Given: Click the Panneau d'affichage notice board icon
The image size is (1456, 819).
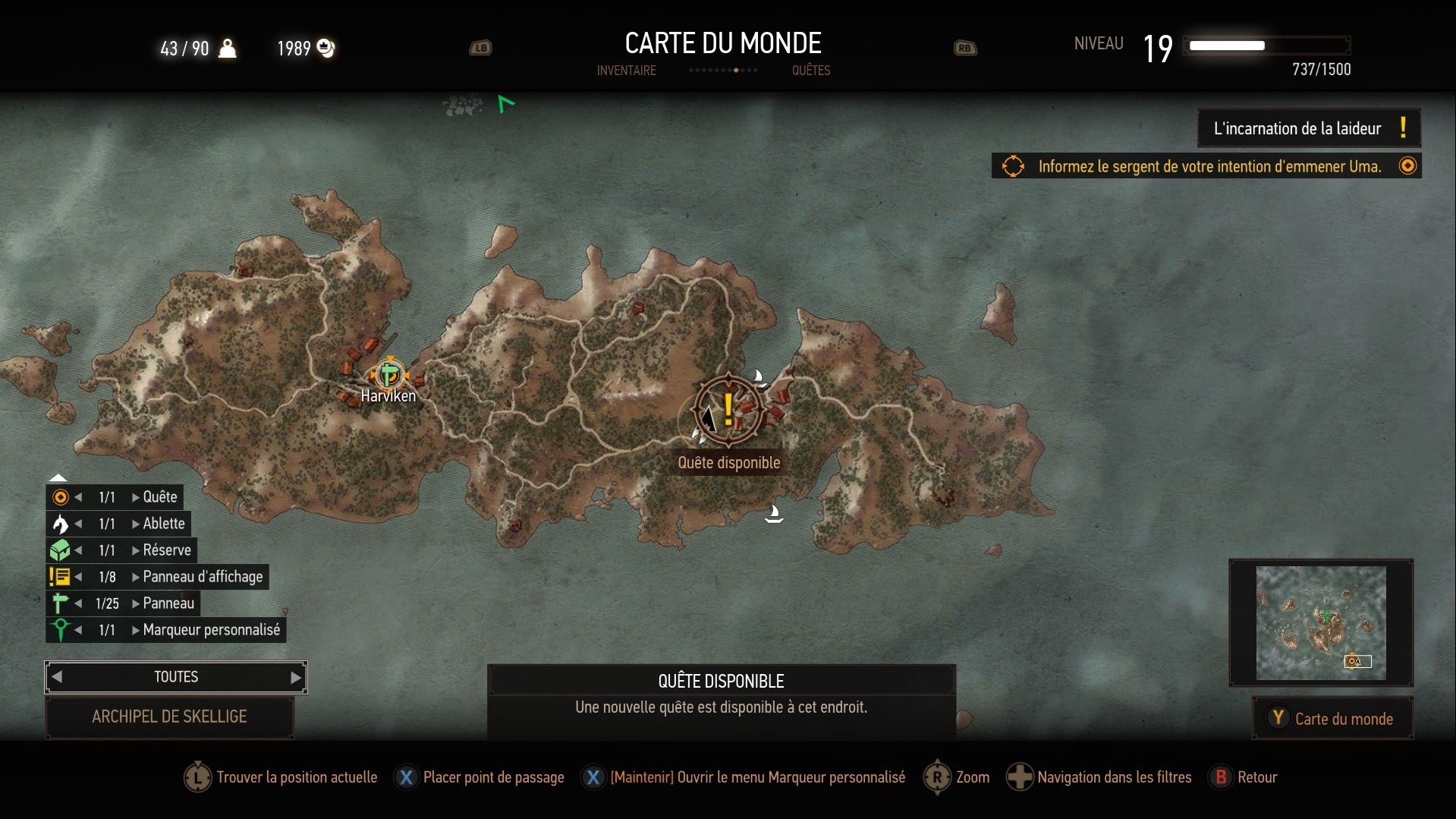Looking at the screenshot, I should [x=59, y=576].
